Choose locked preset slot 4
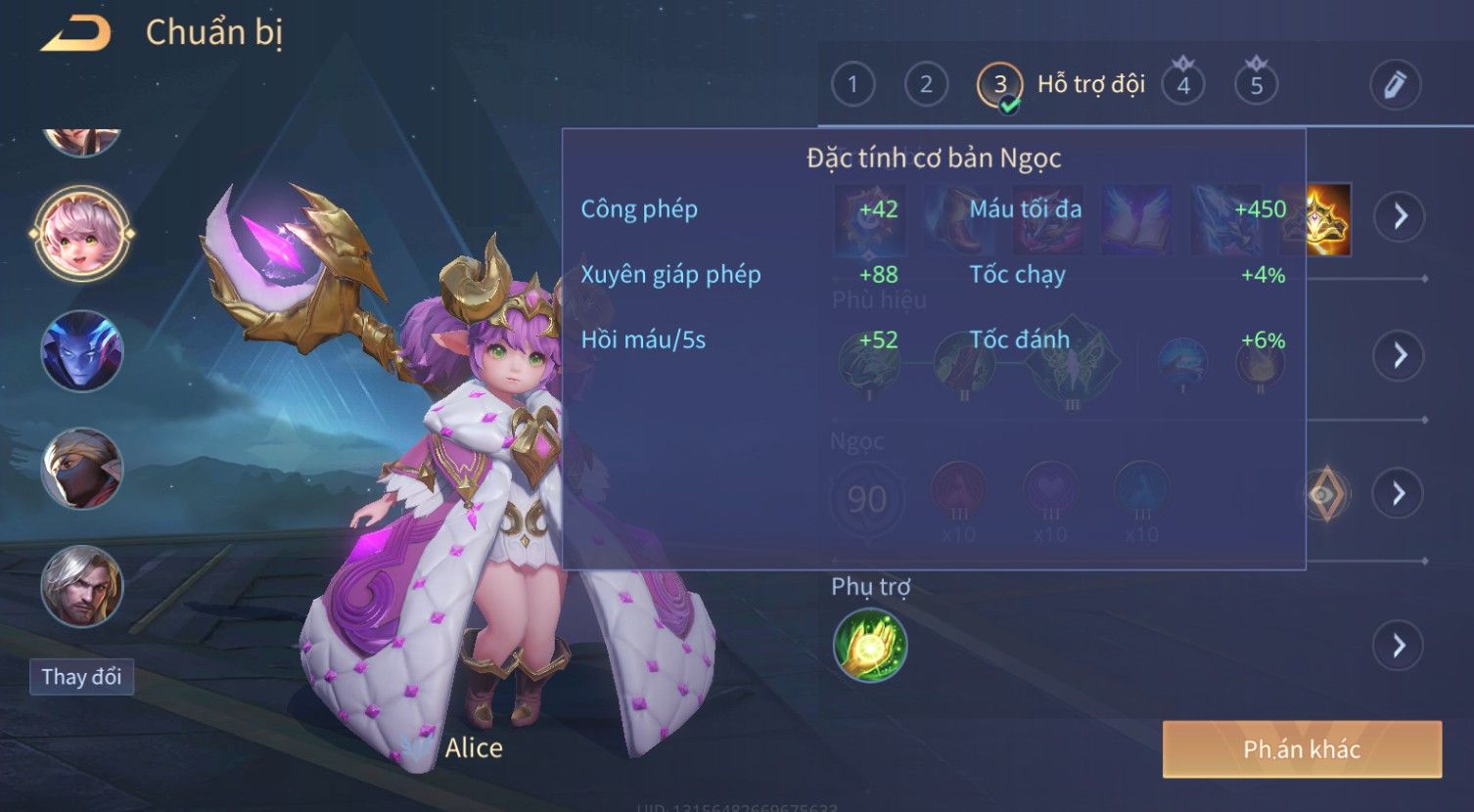 tap(1183, 85)
